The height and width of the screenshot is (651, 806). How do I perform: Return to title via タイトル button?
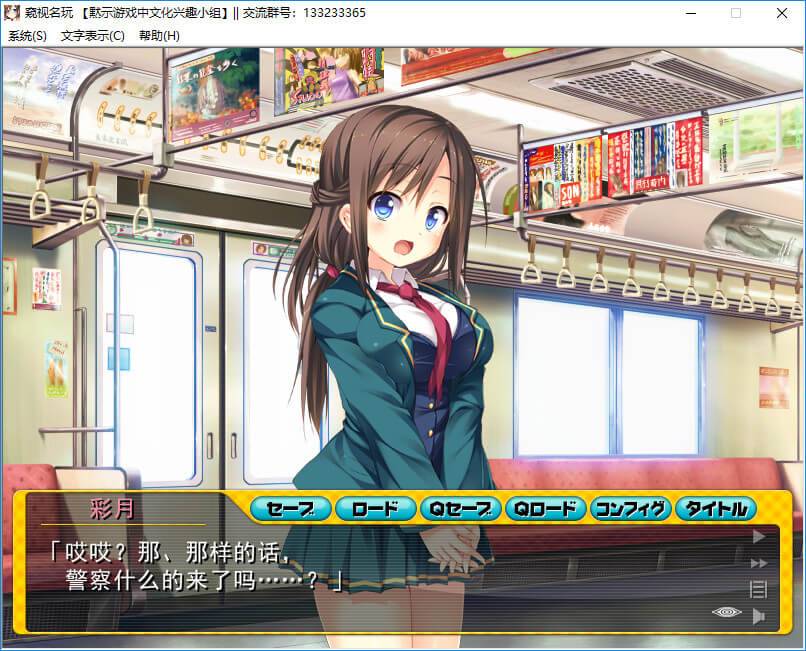click(715, 509)
